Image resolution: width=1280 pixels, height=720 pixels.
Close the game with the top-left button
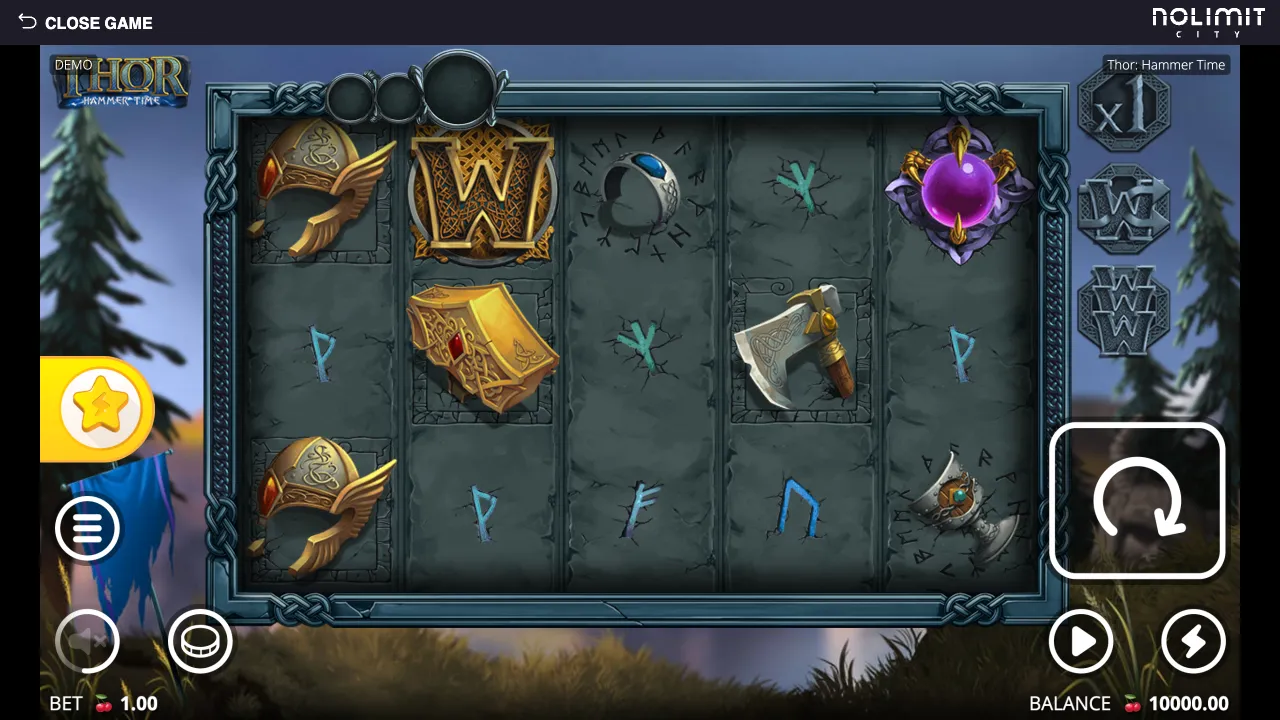tap(85, 22)
